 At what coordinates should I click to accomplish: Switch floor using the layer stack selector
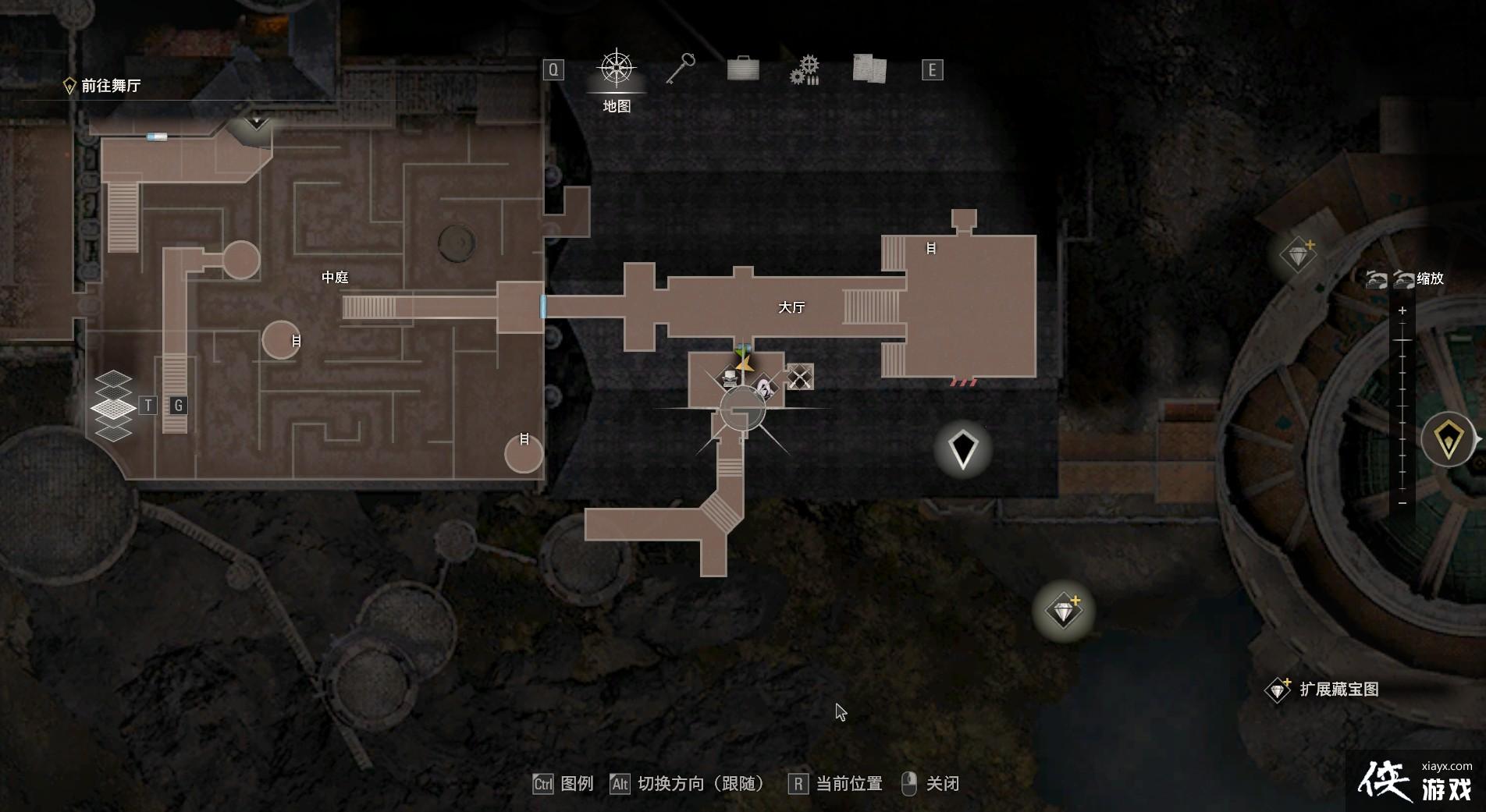click(113, 406)
